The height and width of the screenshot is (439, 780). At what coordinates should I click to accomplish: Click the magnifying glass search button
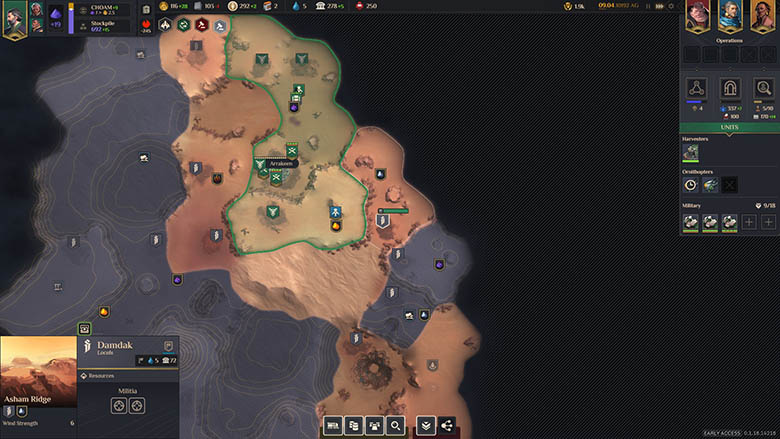click(397, 426)
